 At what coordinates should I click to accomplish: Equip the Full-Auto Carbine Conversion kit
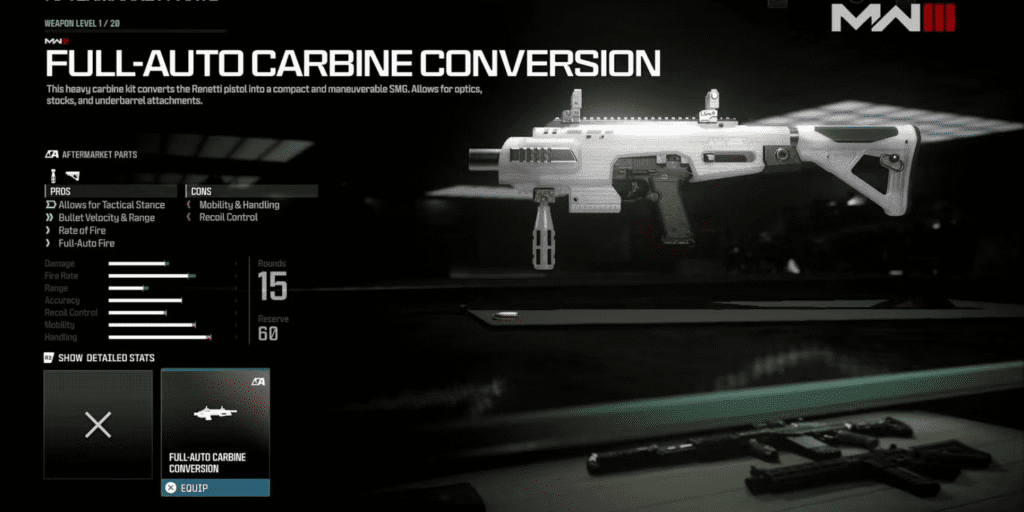coord(215,488)
